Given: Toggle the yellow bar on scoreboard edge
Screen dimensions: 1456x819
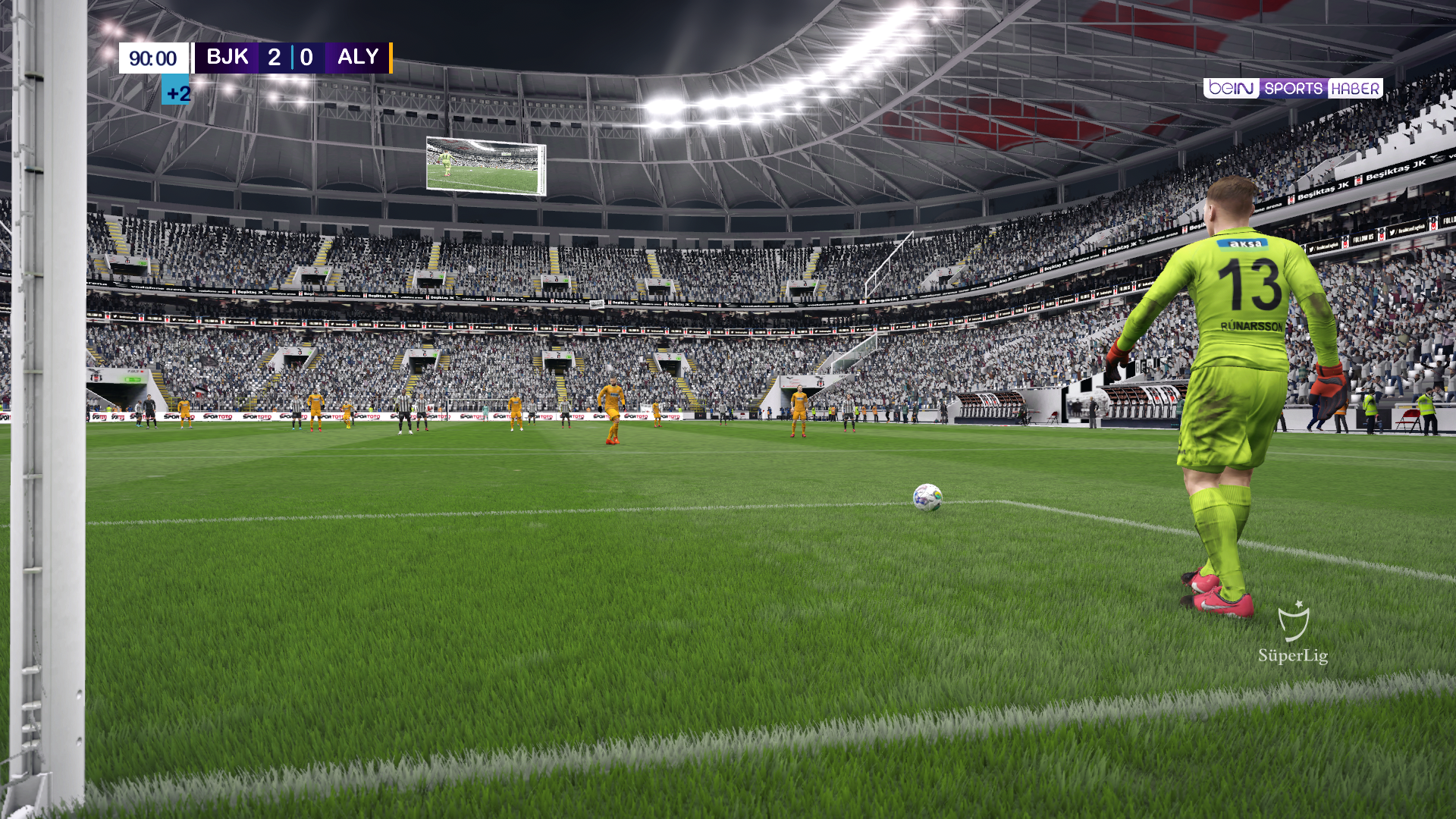Looking at the screenshot, I should [391, 57].
